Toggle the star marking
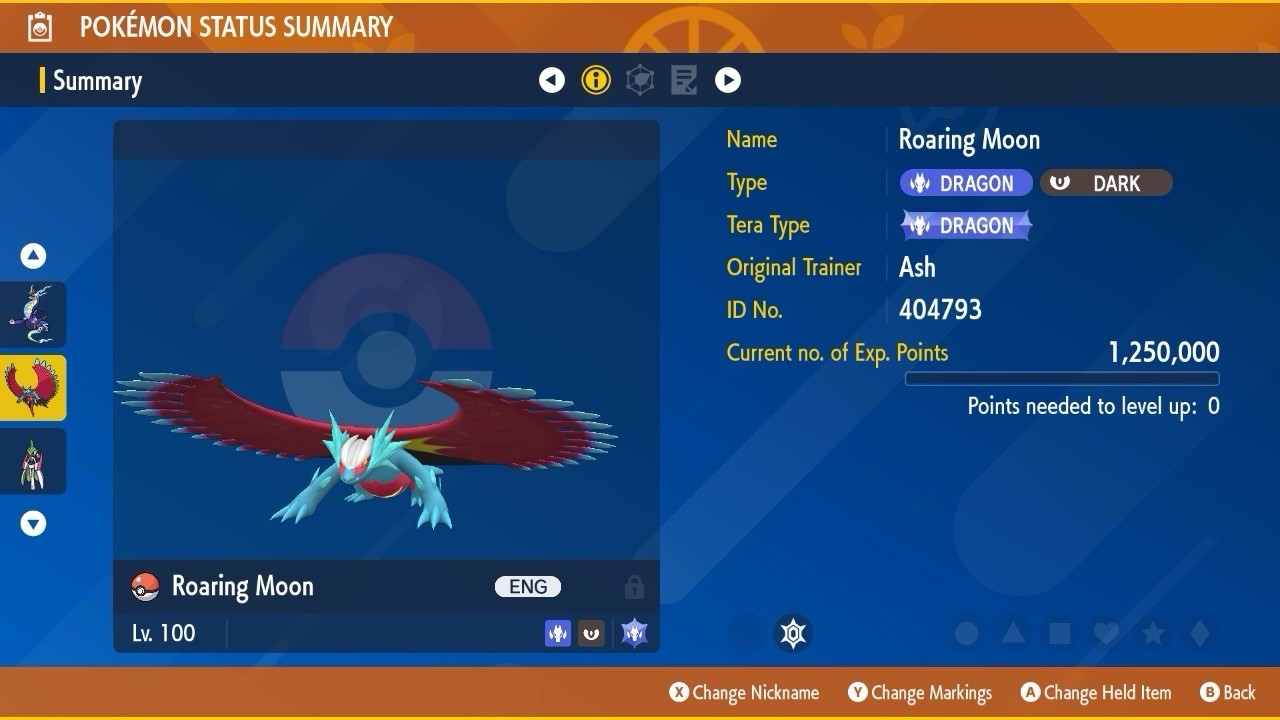Screen dimensions: 1280x720 (x=1153, y=633)
